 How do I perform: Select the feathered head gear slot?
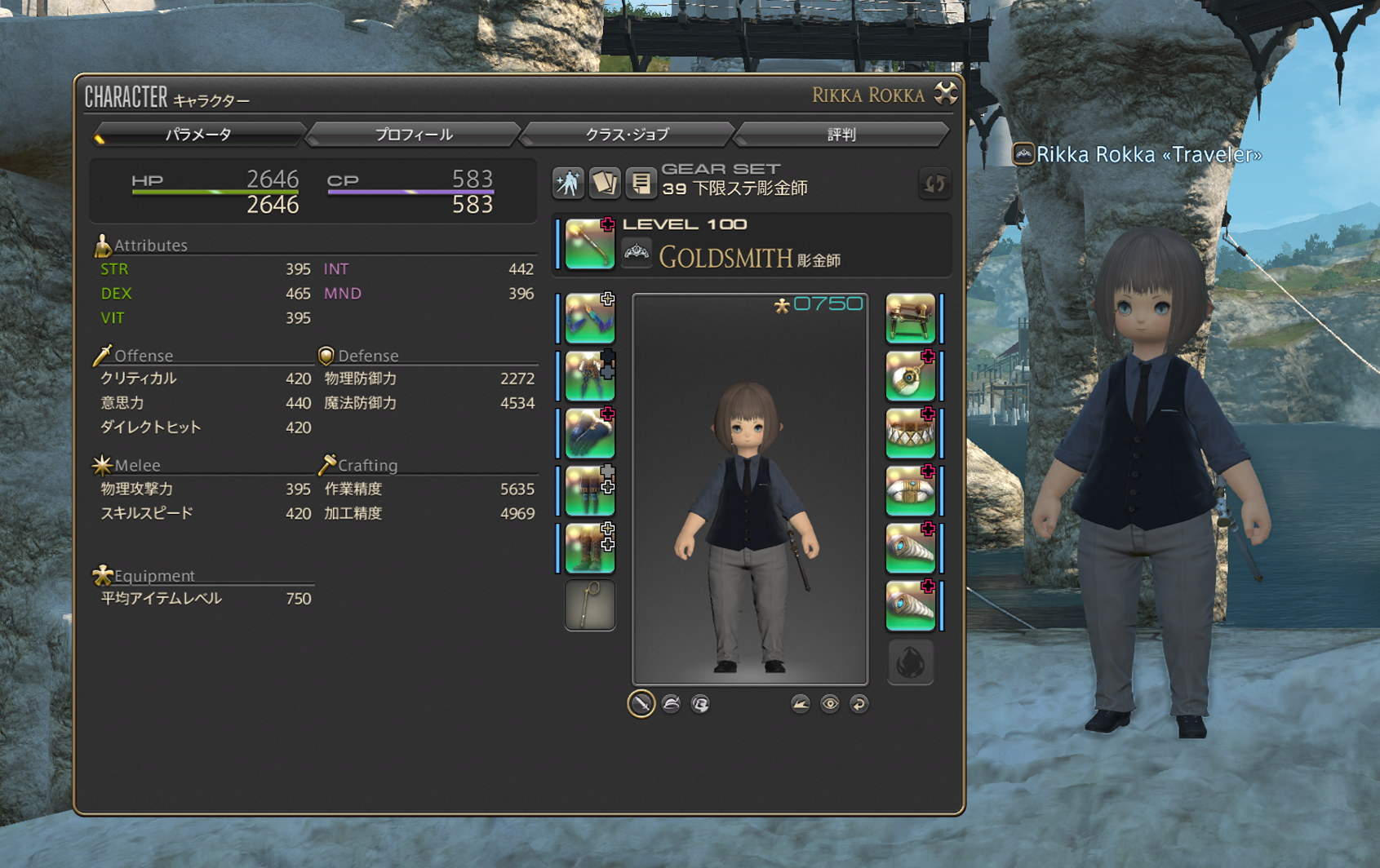(x=589, y=318)
